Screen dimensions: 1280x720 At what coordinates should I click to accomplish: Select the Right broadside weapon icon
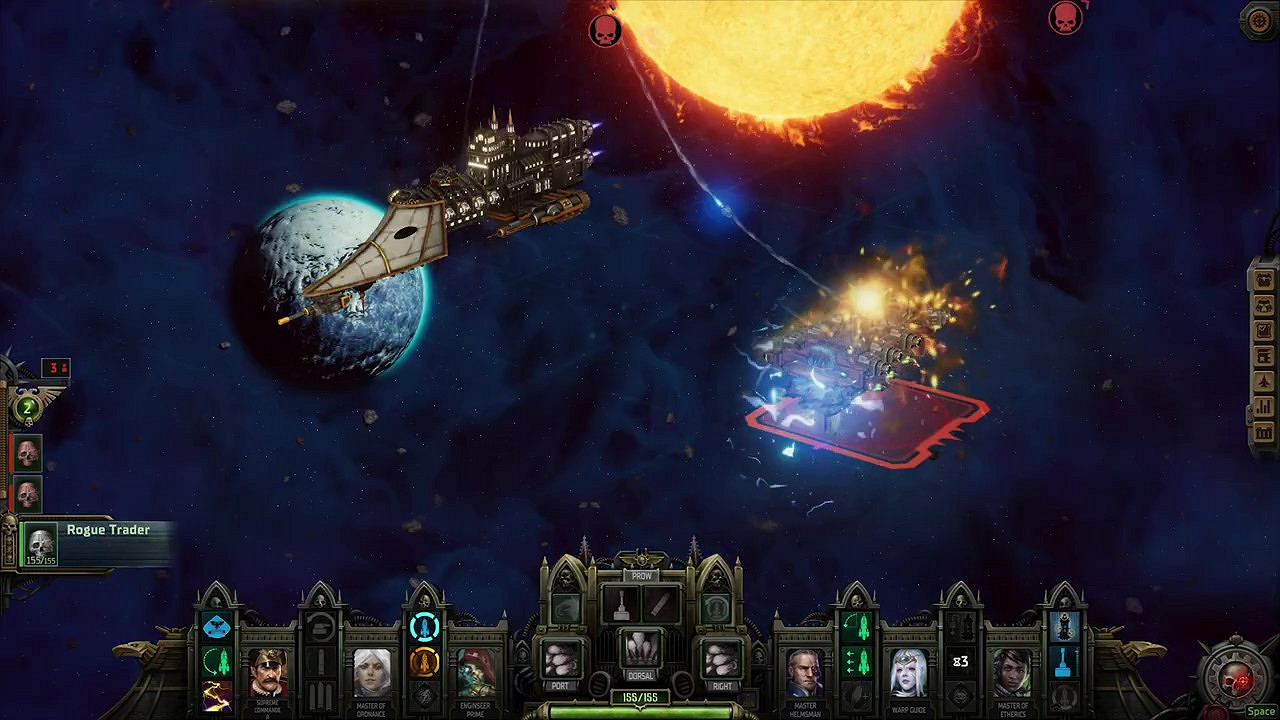[718, 656]
